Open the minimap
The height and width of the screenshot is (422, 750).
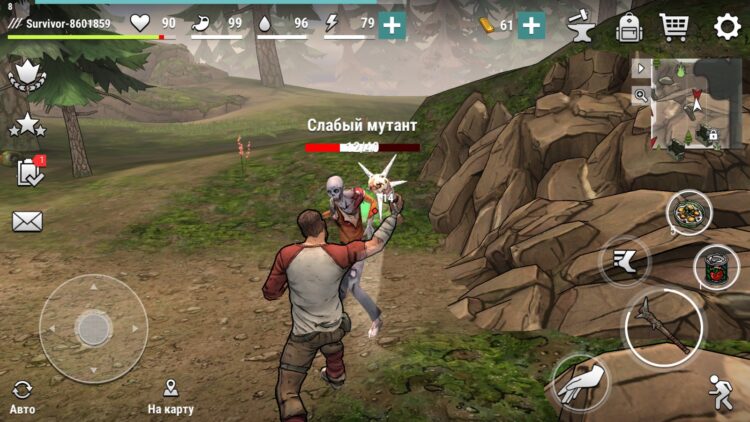tap(690, 103)
